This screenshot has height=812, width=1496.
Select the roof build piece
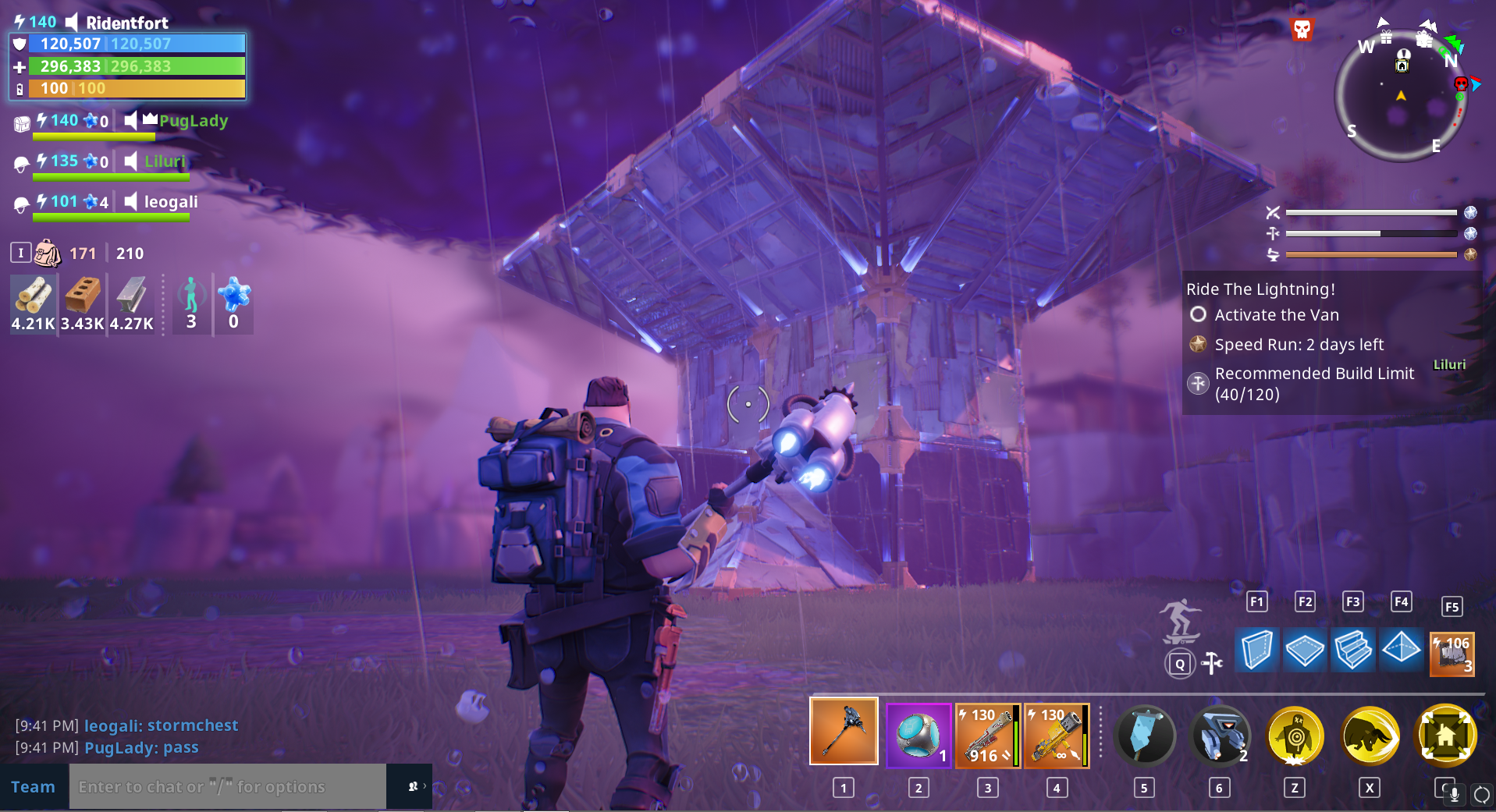(x=1402, y=650)
